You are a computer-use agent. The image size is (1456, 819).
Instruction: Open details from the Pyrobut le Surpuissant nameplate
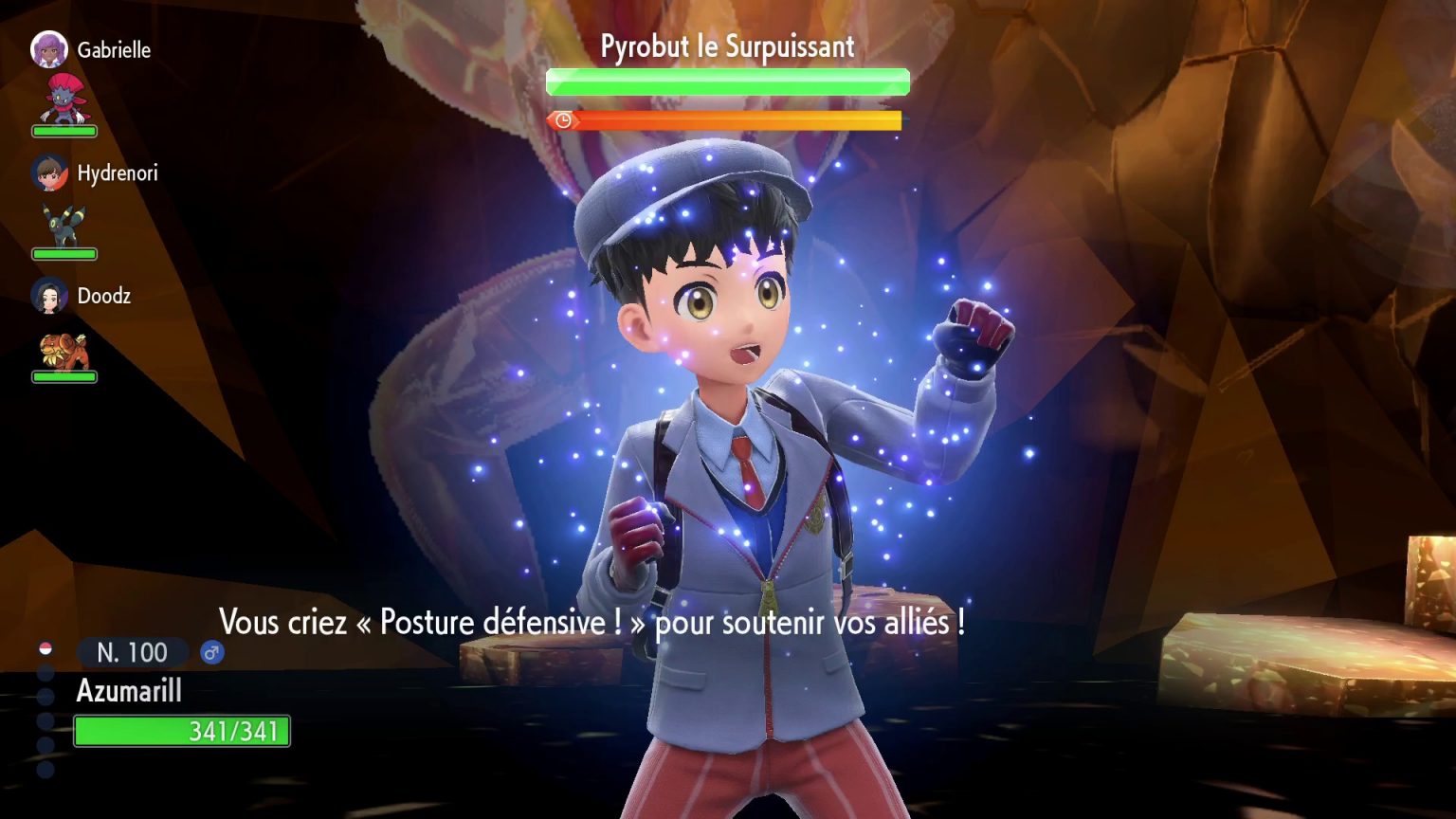[x=726, y=45]
